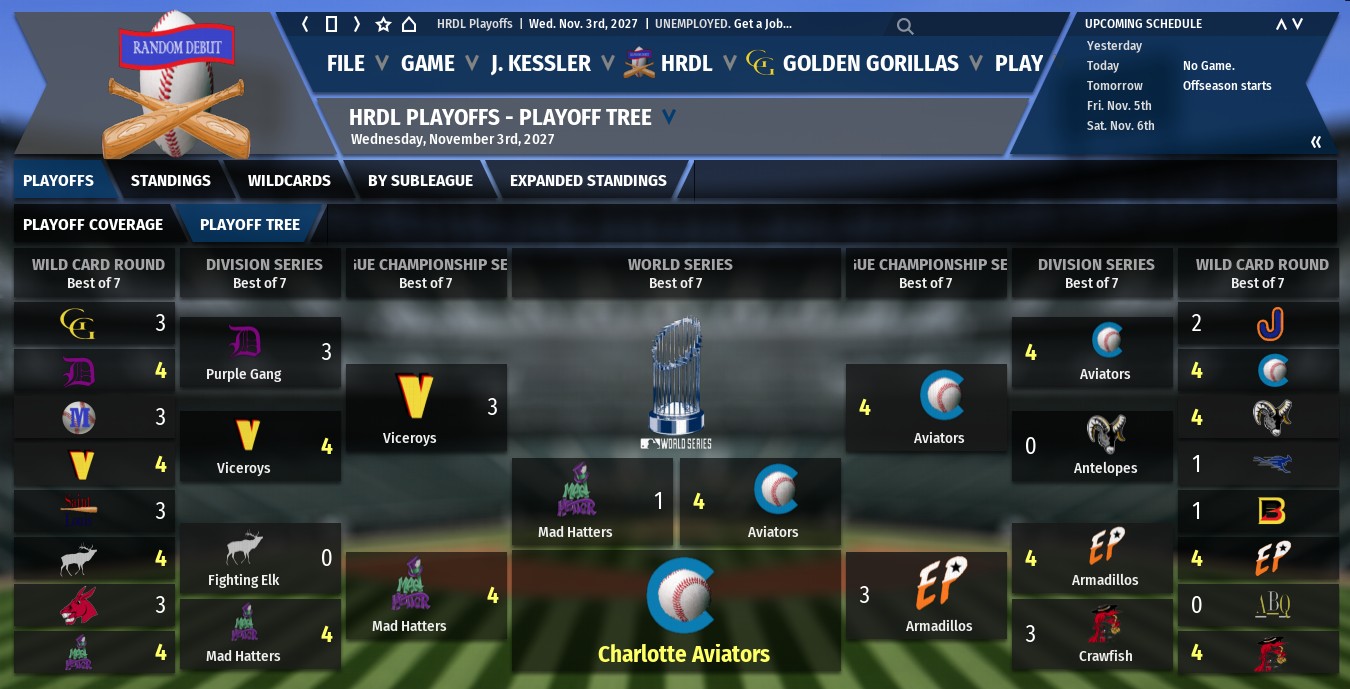
Task: Go to the home screen icon
Action: pos(408,24)
